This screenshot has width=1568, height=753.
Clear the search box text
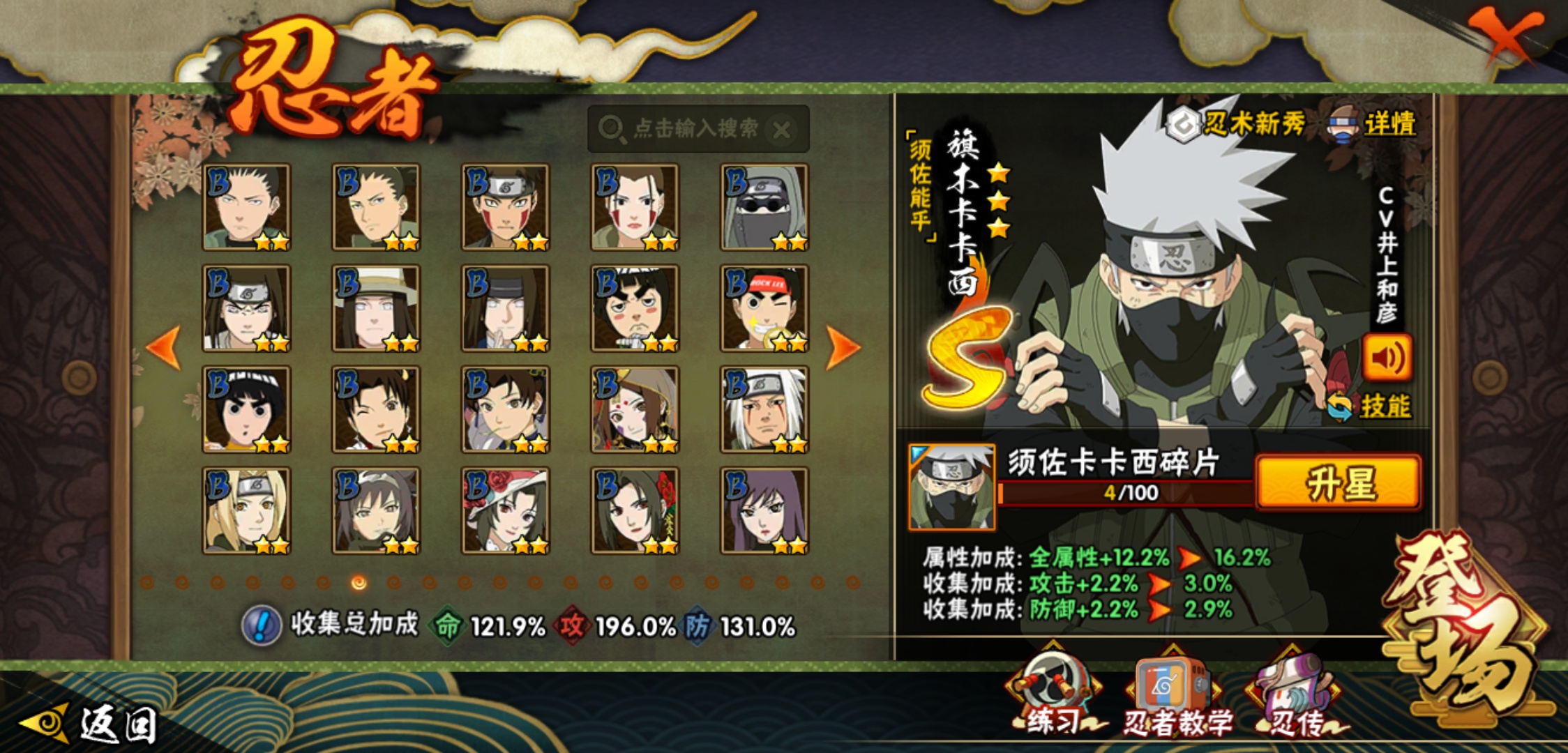[782, 130]
